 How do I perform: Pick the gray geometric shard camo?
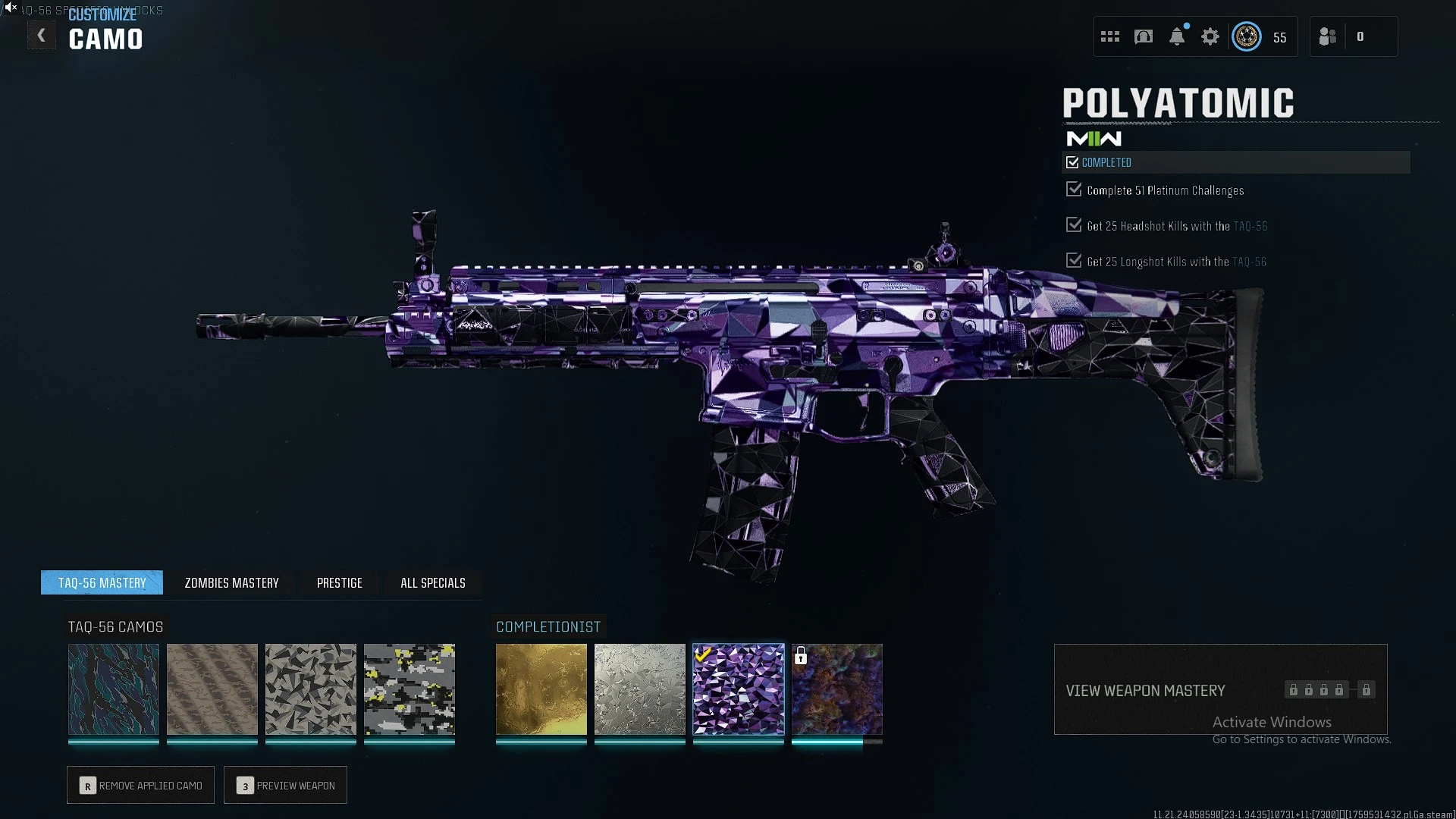(x=311, y=689)
